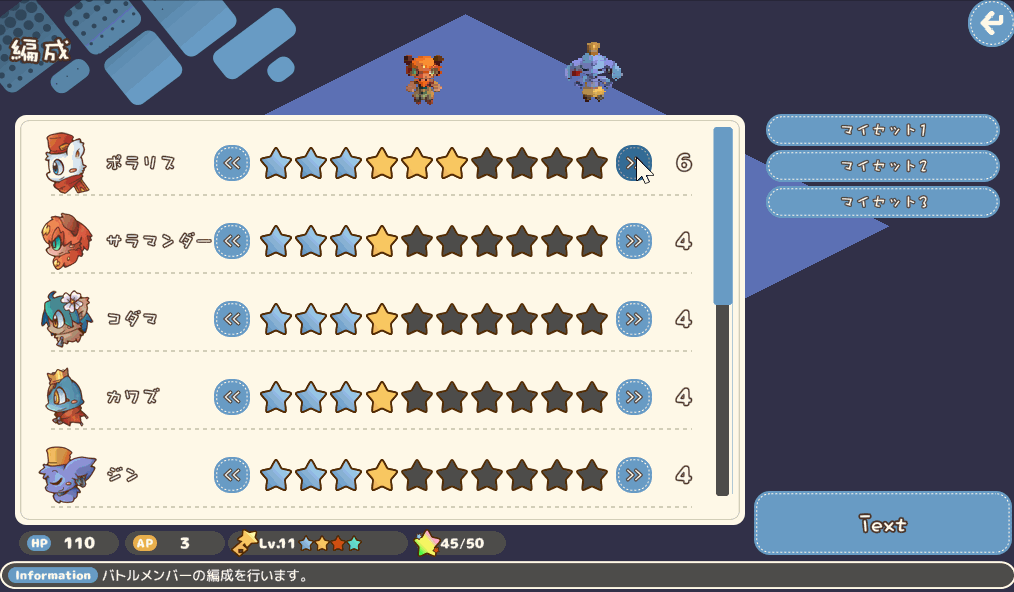Select the ポラリス character portrait
The height and width of the screenshot is (592, 1014).
67,162
